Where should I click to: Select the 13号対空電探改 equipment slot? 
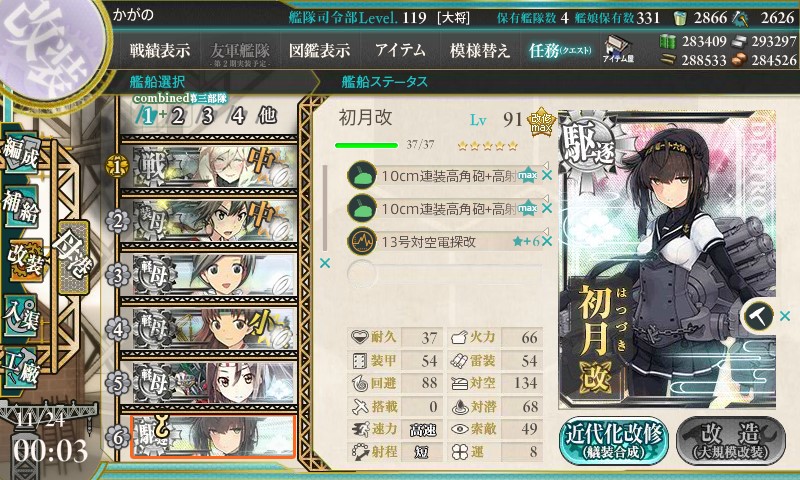pyautogui.click(x=440, y=241)
